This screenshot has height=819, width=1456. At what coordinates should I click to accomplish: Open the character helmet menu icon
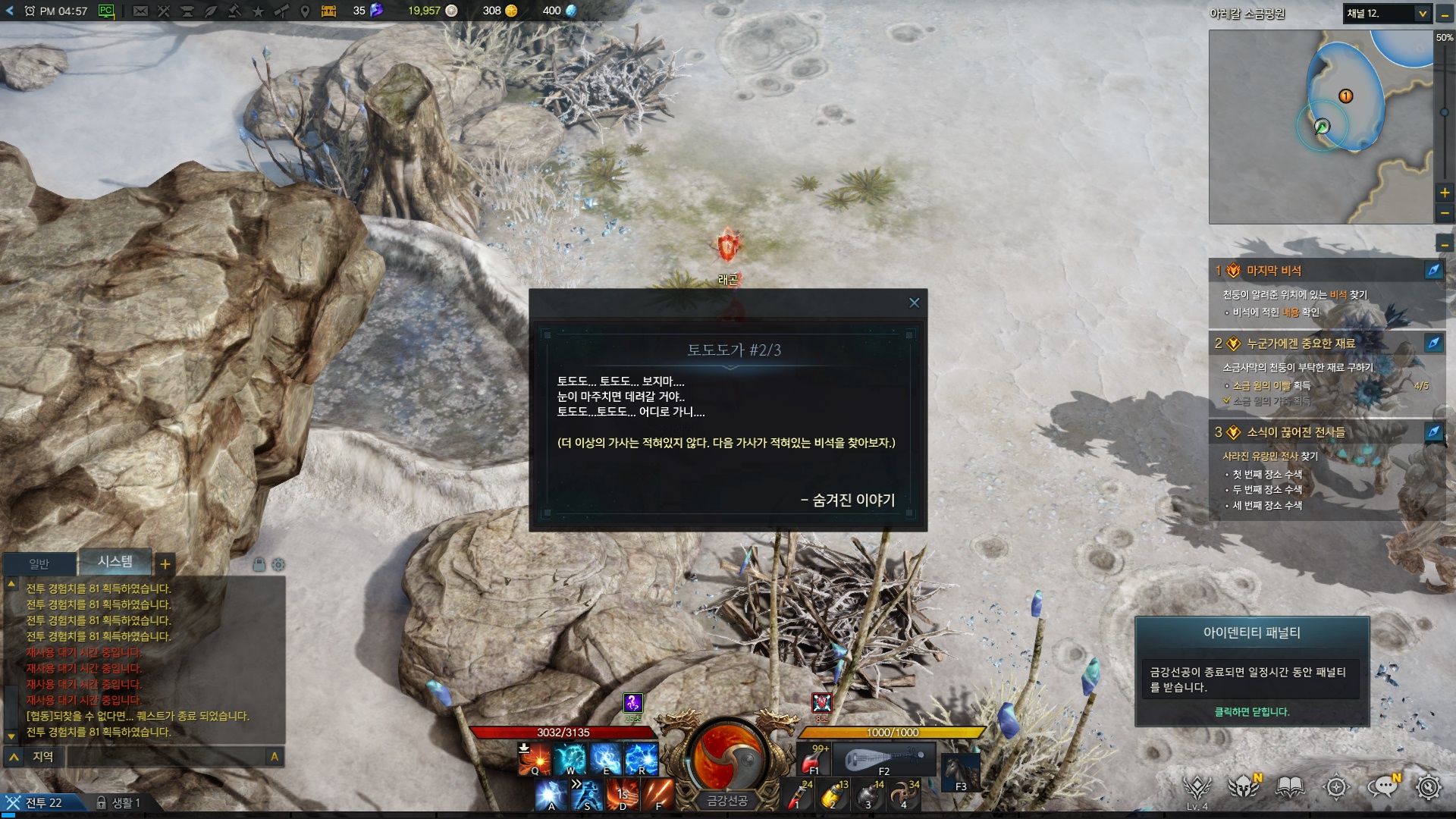click(x=1244, y=788)
